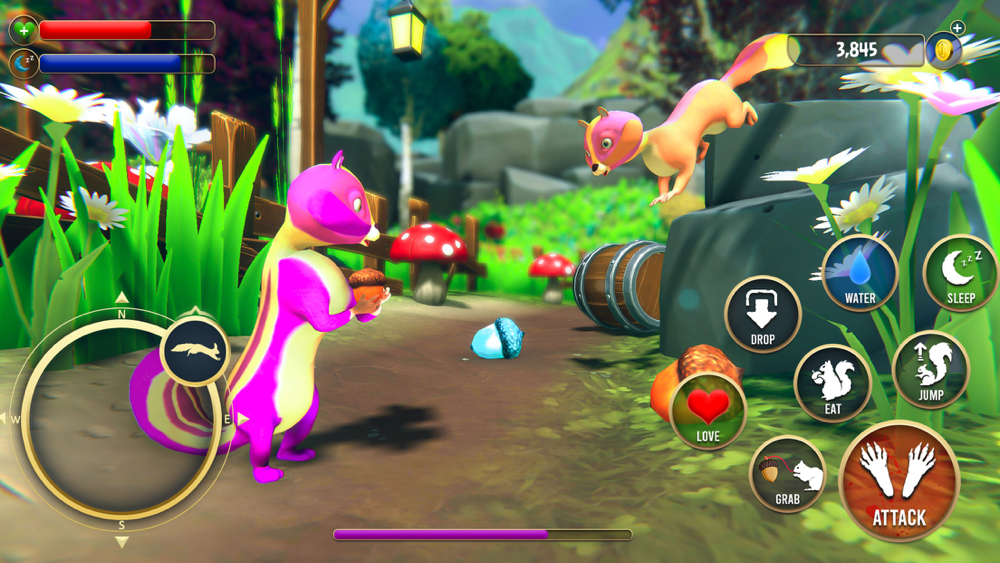Select the Eat squirrel button
This screenshot has width=1000, height=563.
(x=833, y=383)
